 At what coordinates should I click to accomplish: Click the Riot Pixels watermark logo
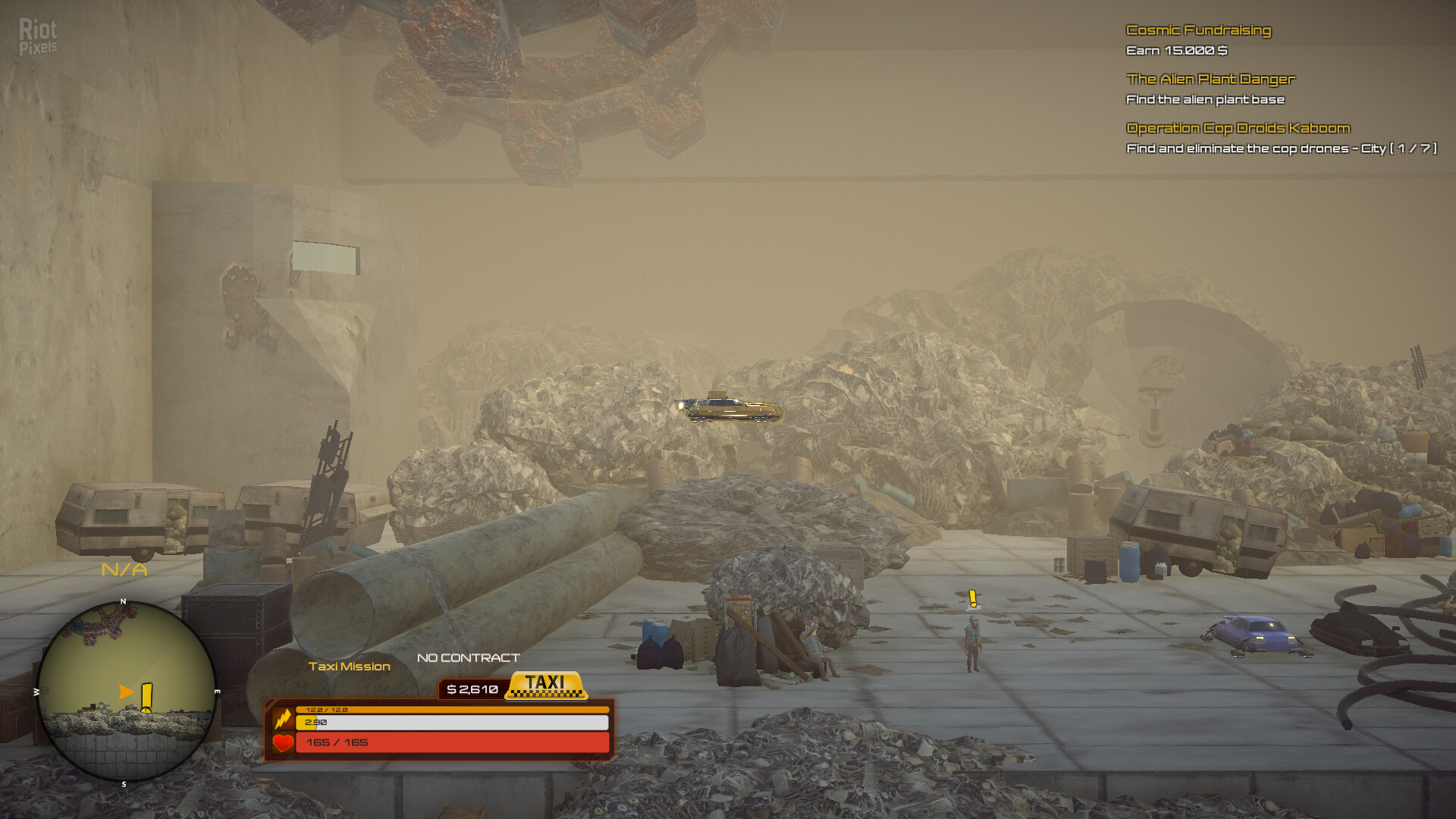click(38, 36)
